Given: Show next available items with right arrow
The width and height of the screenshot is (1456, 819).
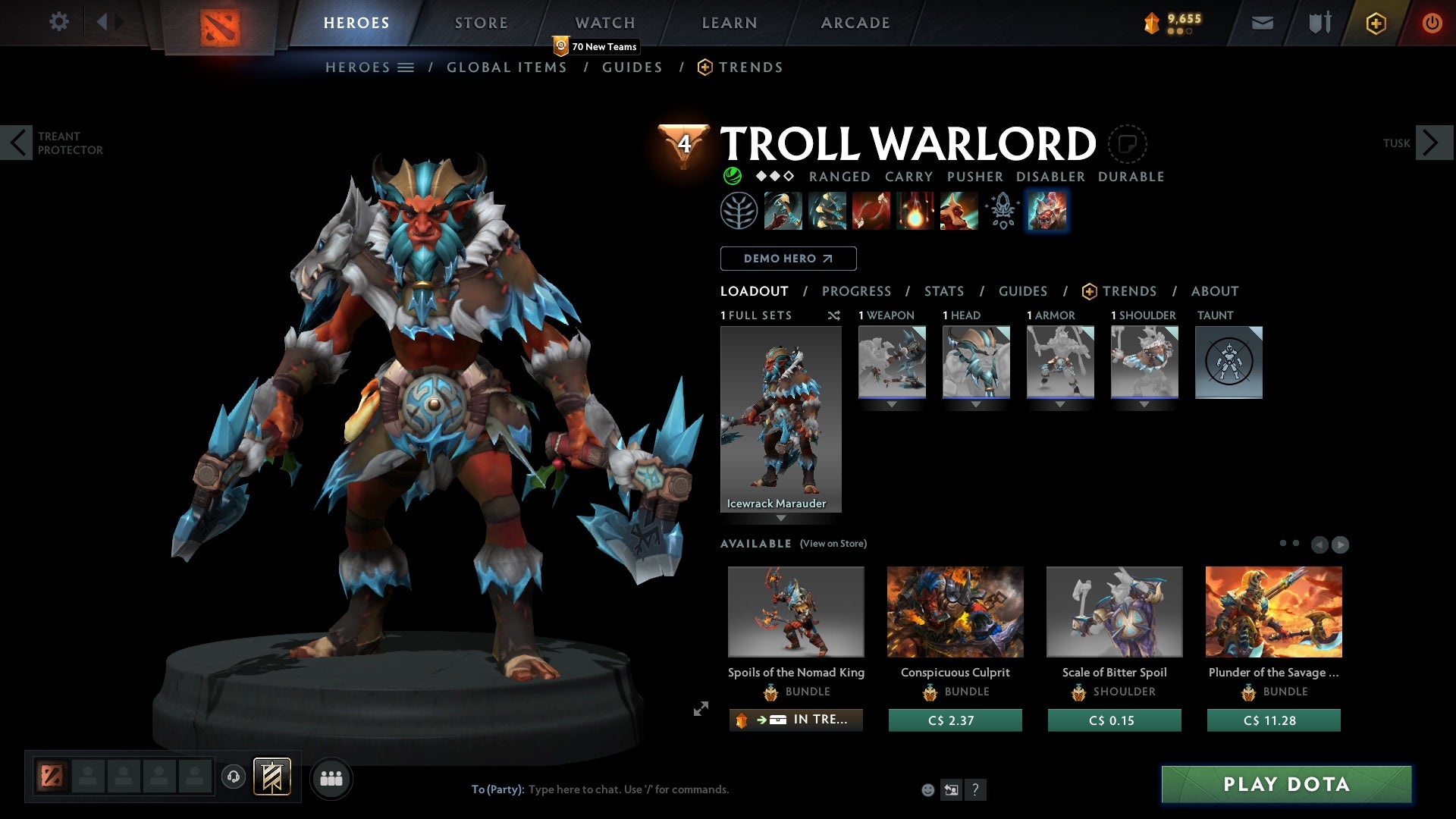Looking at the screenshot, I should [x=1341, y=544].
